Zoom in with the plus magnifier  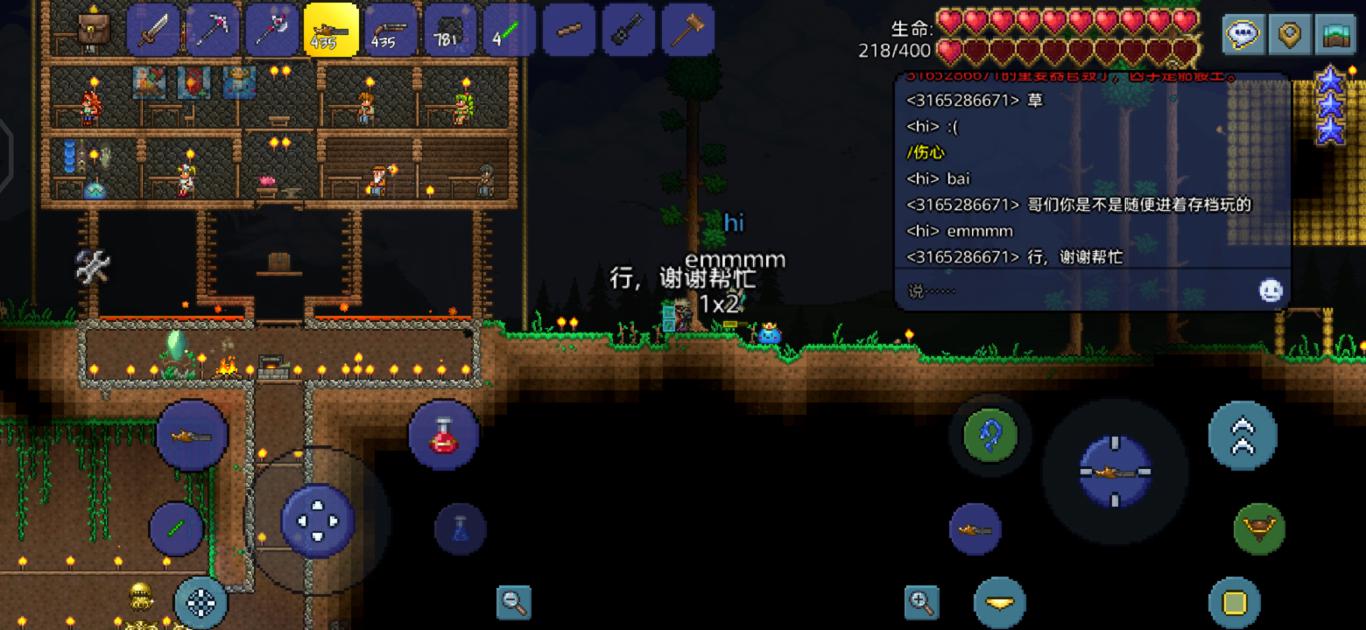coord(921,602)
